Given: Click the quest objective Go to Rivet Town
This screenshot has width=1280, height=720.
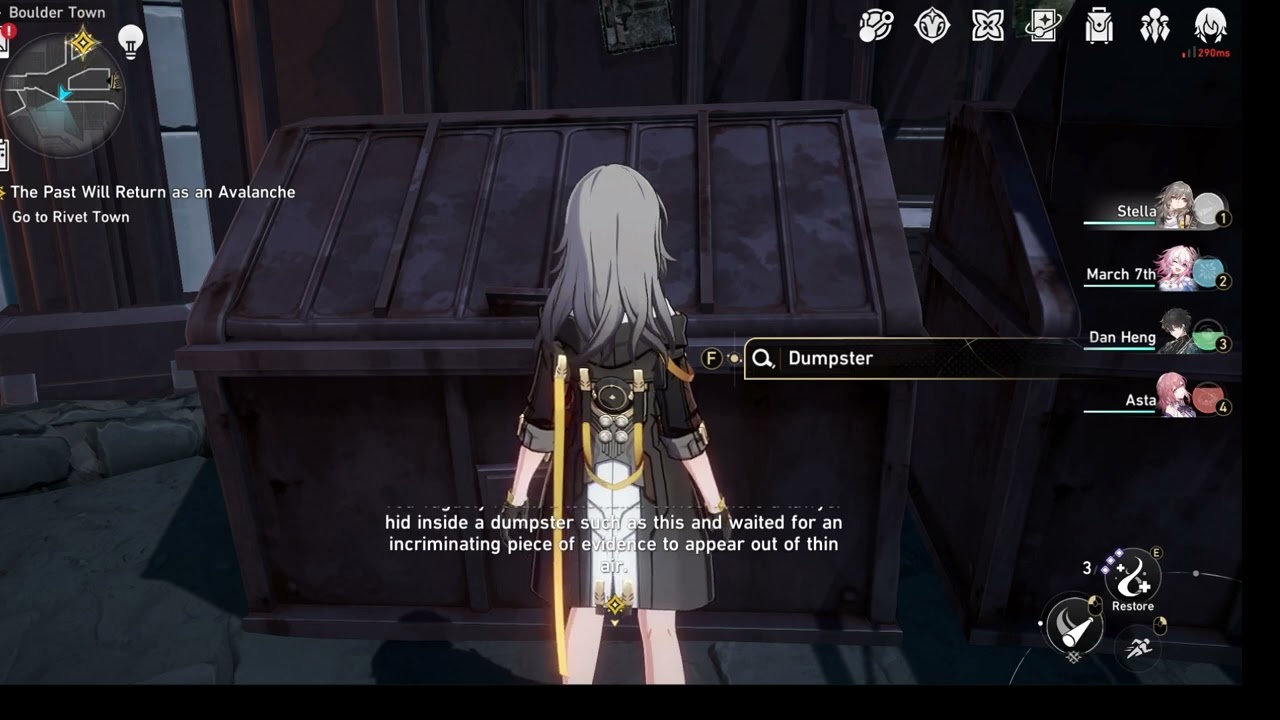Looking at the screenshot, I should click(x=70, y=216).
